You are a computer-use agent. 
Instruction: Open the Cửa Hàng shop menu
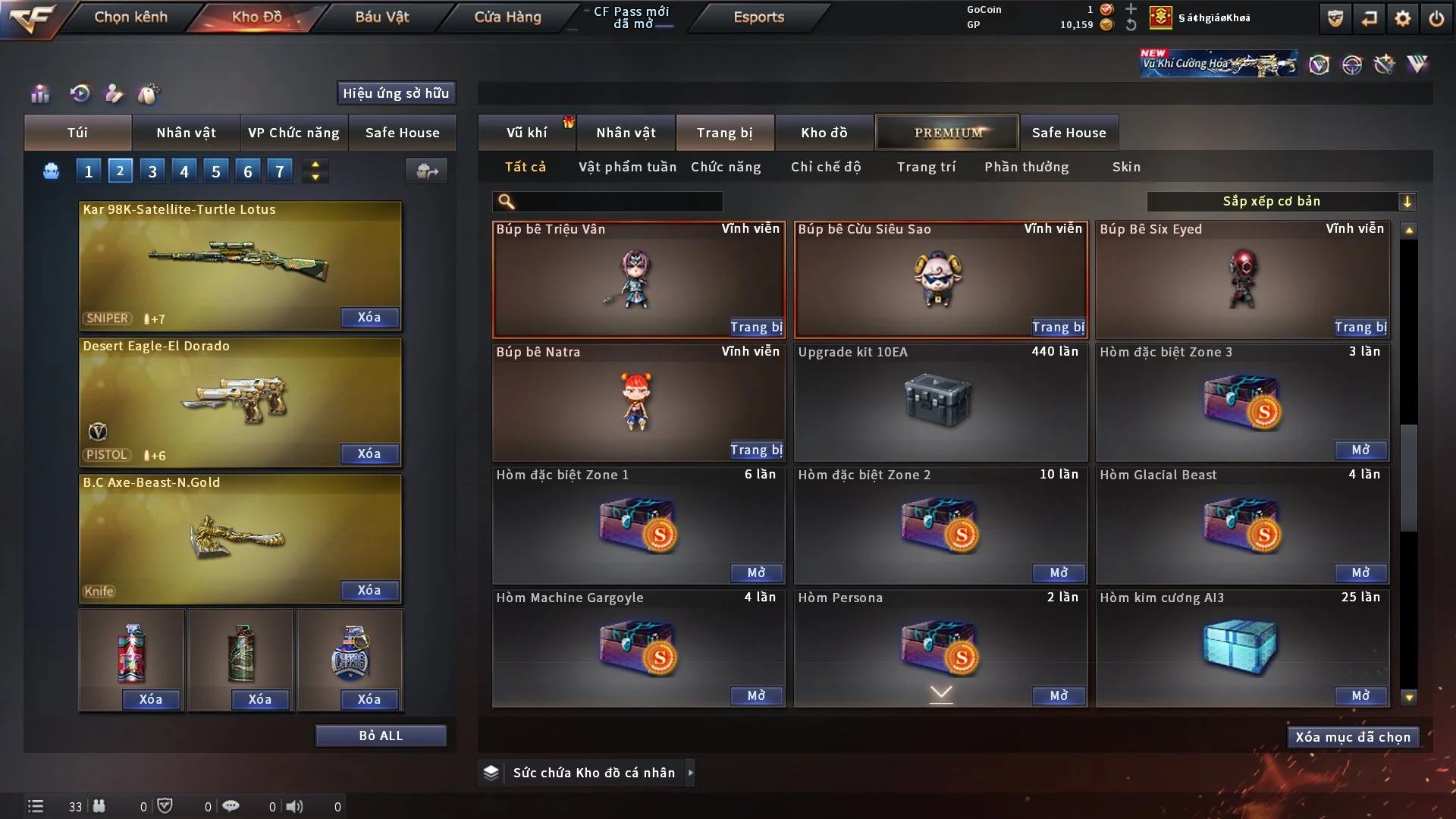[507, 17]
